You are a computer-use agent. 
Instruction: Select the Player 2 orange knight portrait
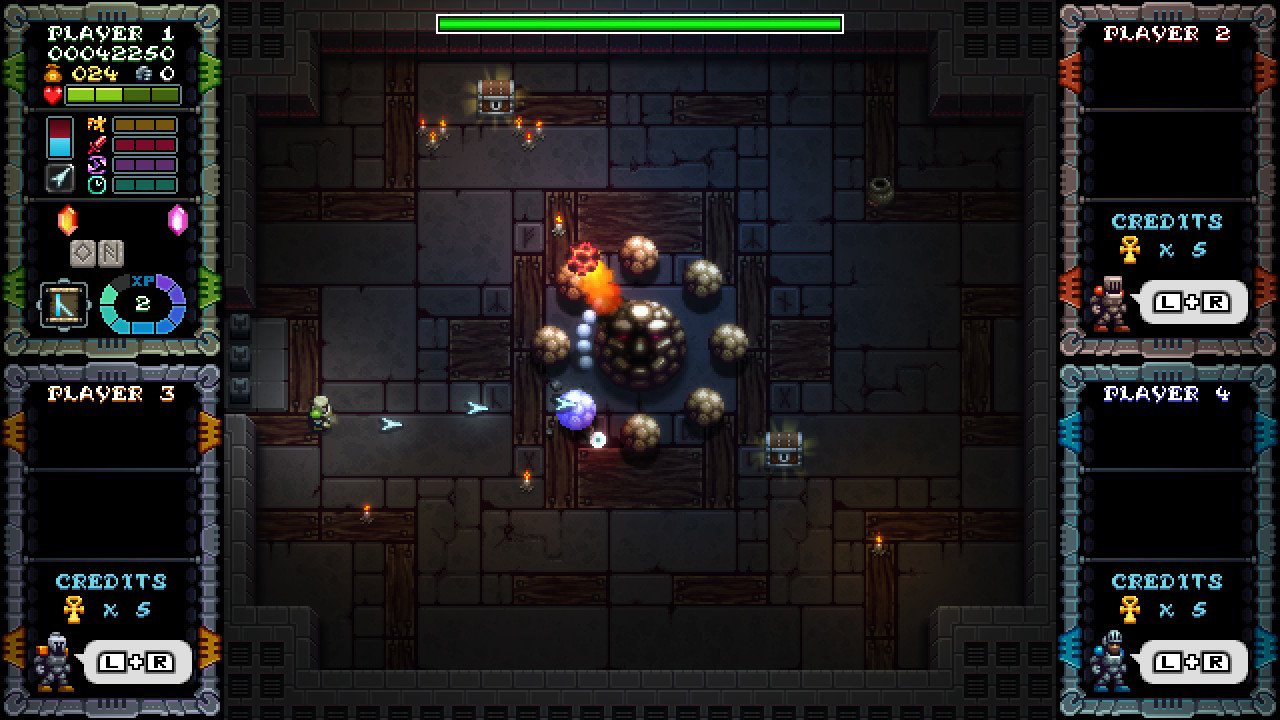tap(1109, 303)
